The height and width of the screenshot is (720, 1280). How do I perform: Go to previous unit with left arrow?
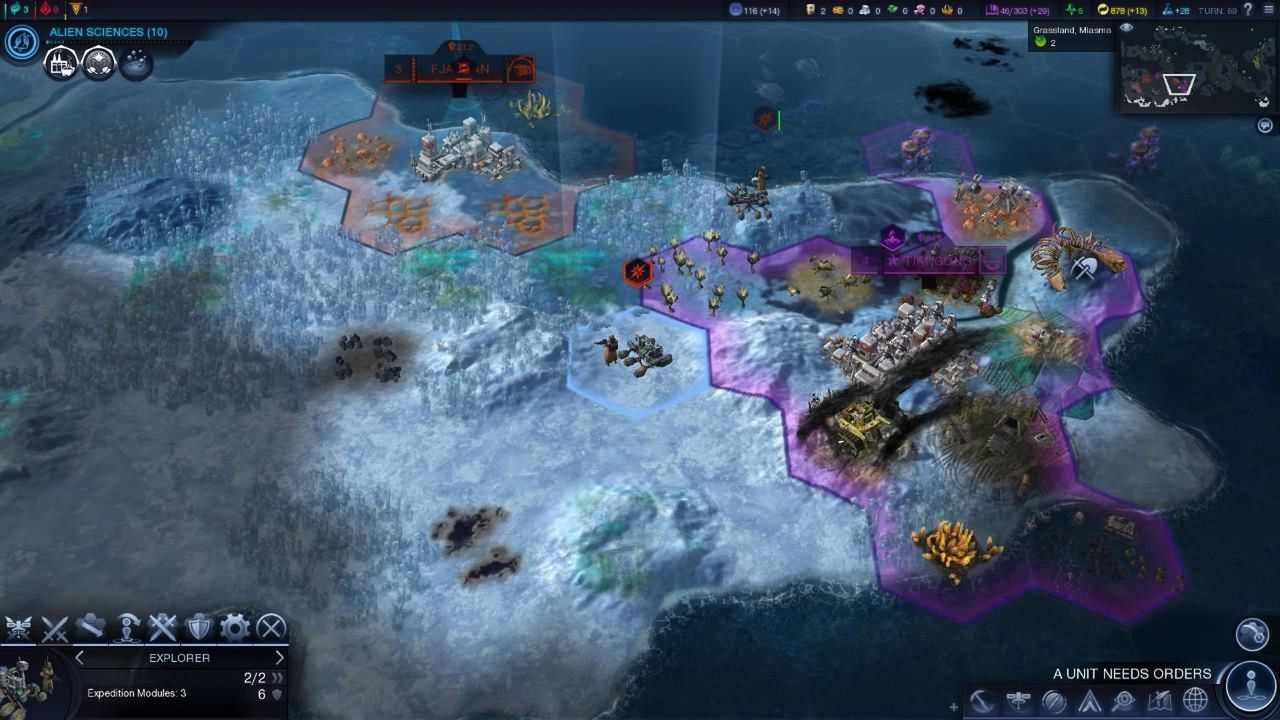click(78, 658)
